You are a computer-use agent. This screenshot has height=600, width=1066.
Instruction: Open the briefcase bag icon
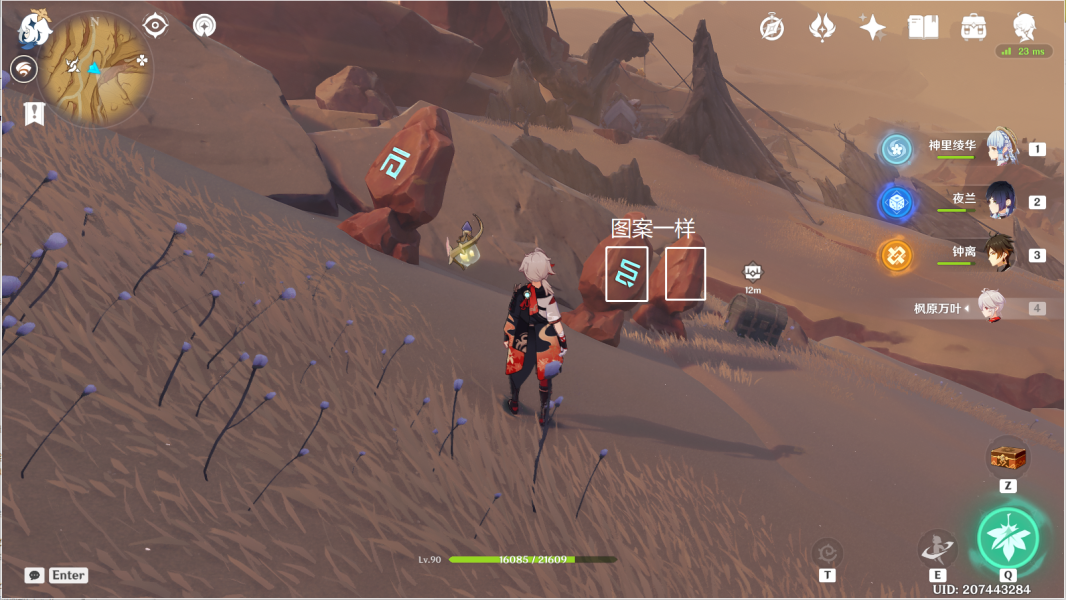(x=973, y=27)
